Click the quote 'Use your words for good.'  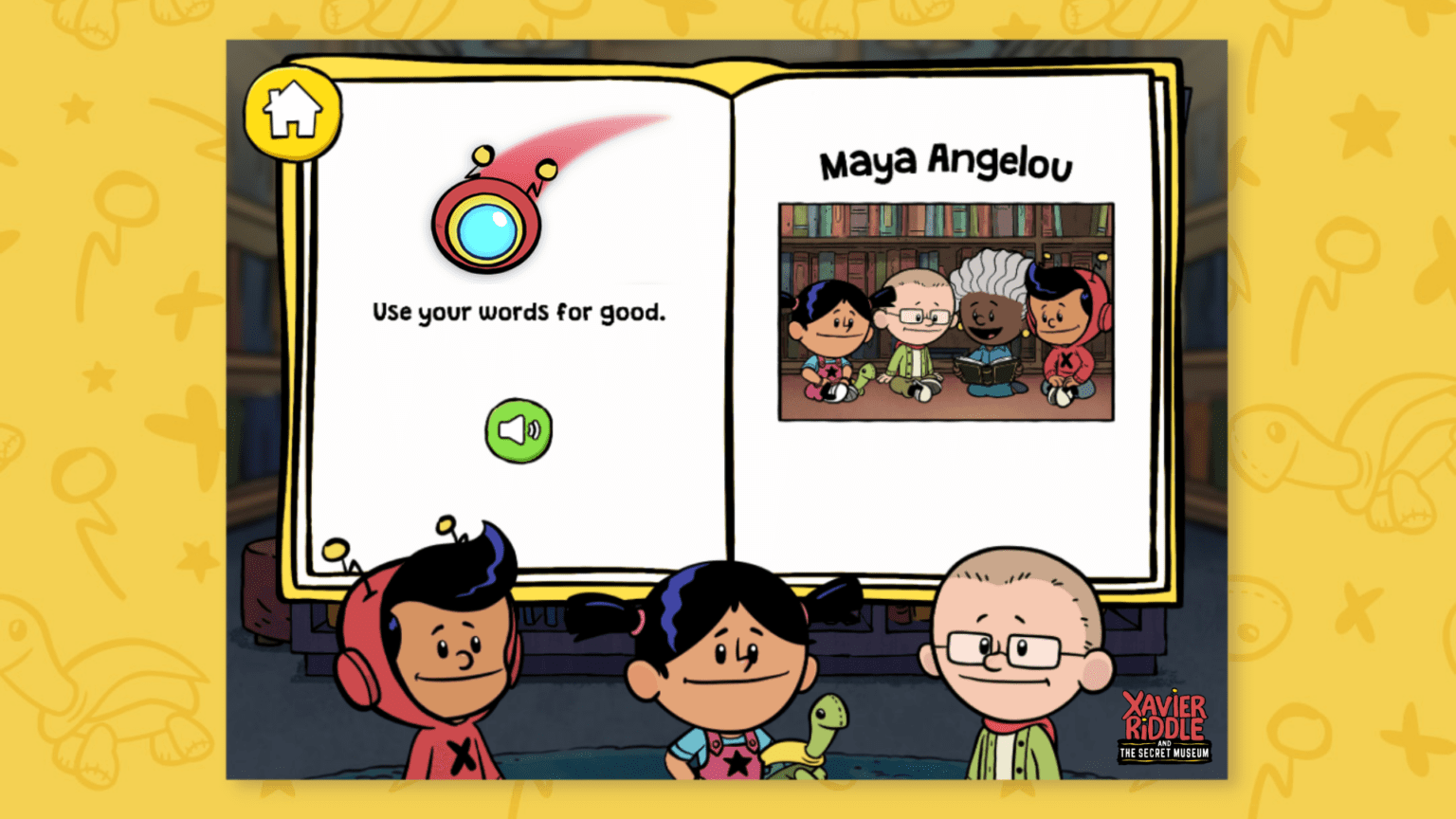pyautogui.click(x=519, y=311)
